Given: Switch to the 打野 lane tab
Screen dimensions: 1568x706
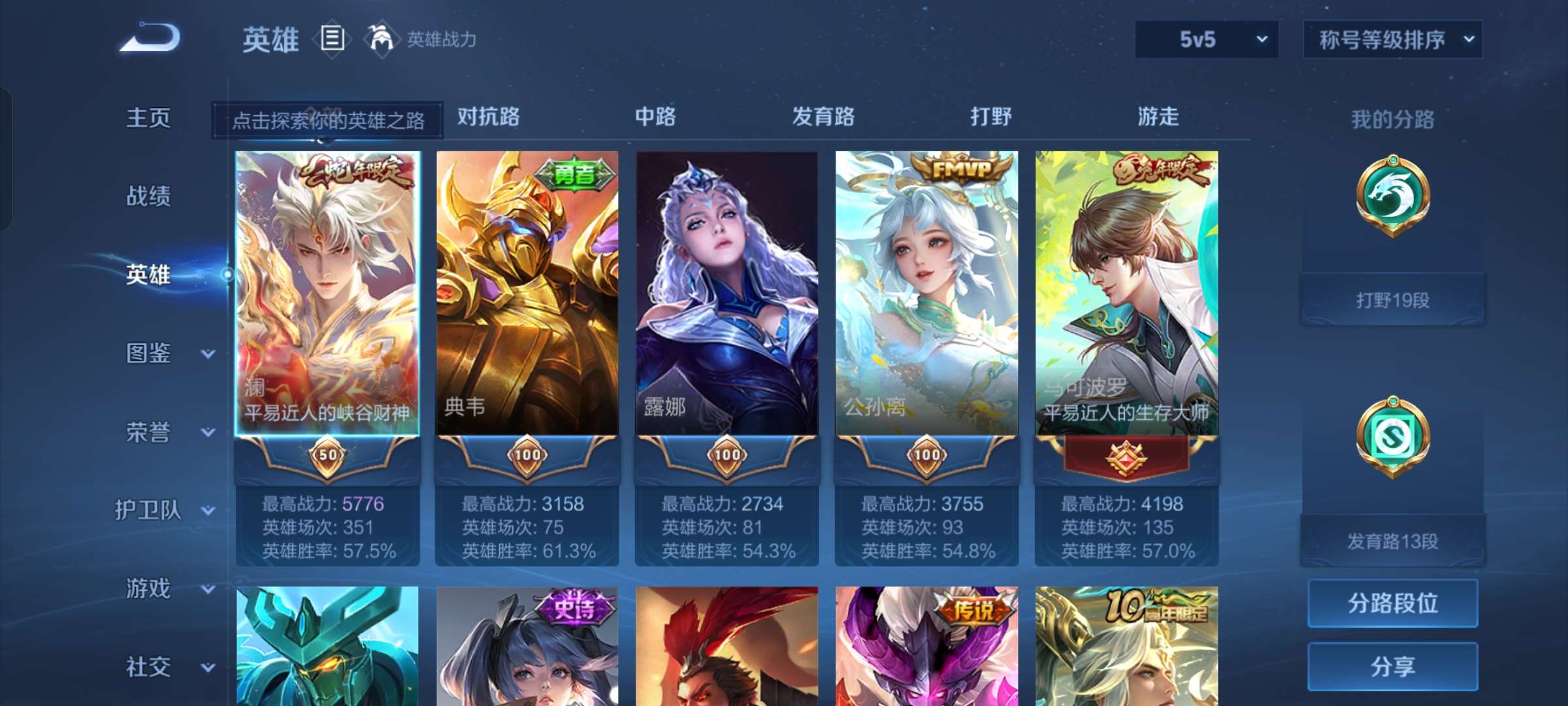Looking at the screenshot, I should tap(989, 118).
